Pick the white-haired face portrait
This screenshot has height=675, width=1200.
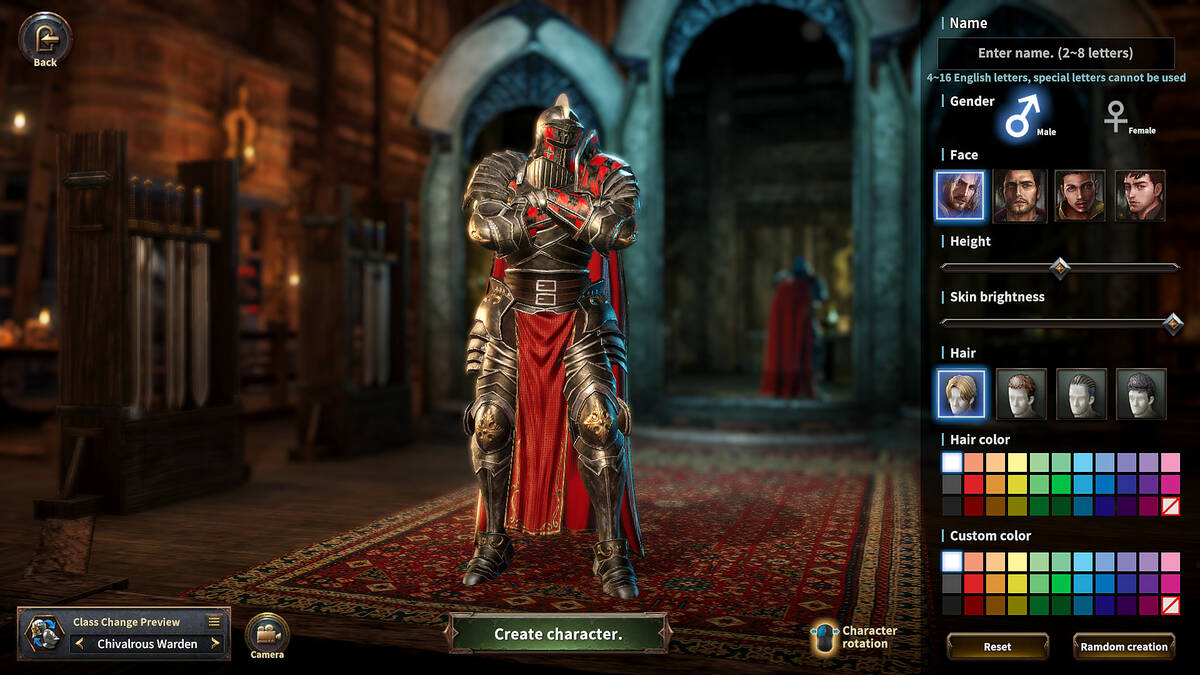click(x=960, y=196)
